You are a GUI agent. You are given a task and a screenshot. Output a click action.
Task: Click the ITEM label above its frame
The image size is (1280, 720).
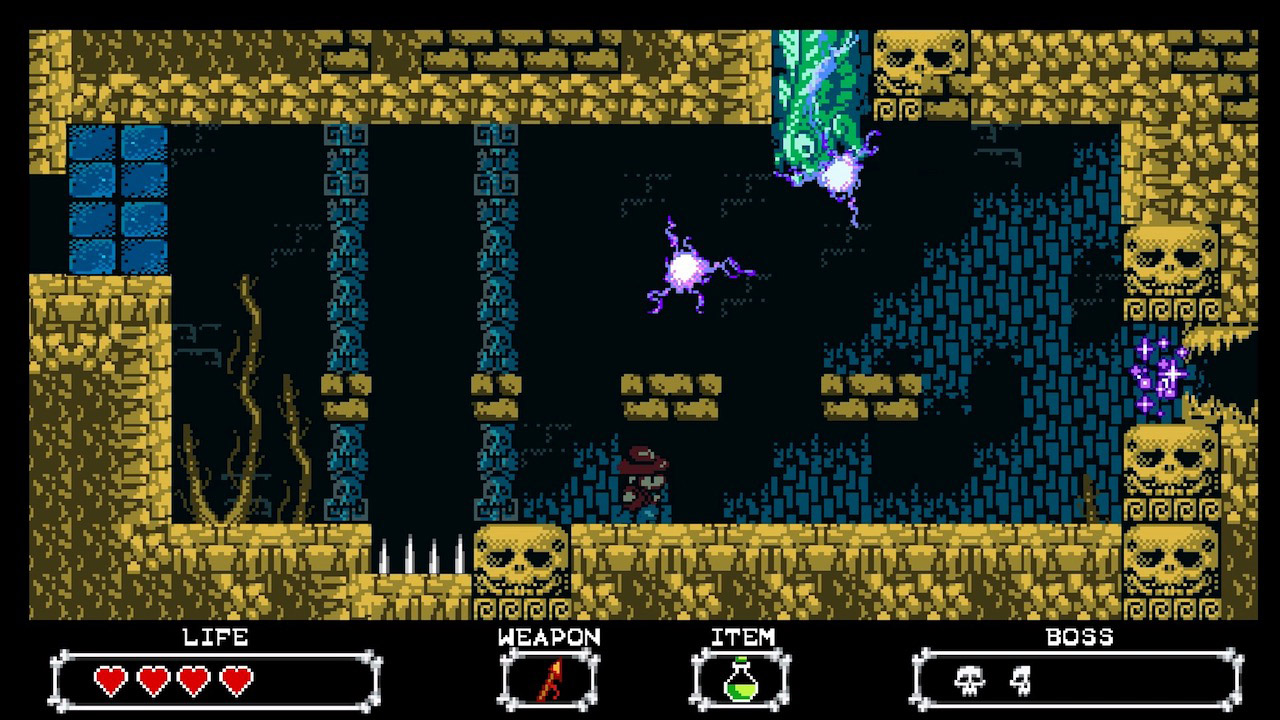[741, 636]
